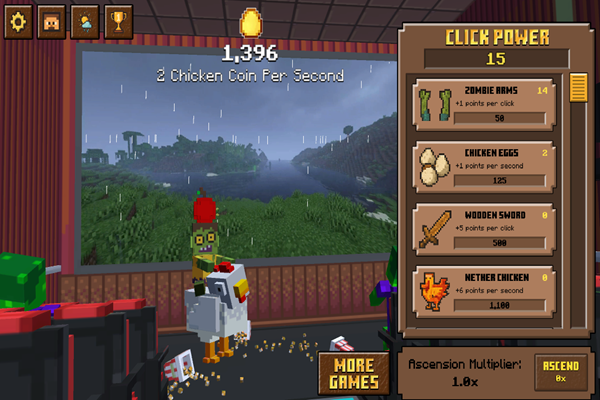
Task: Open the settings gear menu
Action: point(17,23)
